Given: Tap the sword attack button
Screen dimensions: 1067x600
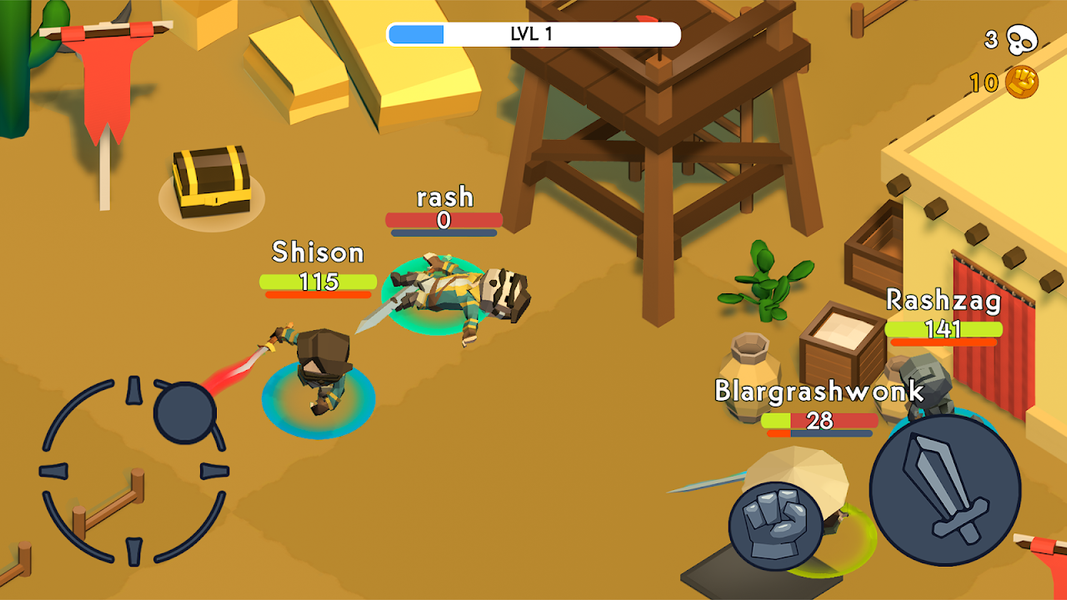Looking at the screenshot, I should point(944,489).
